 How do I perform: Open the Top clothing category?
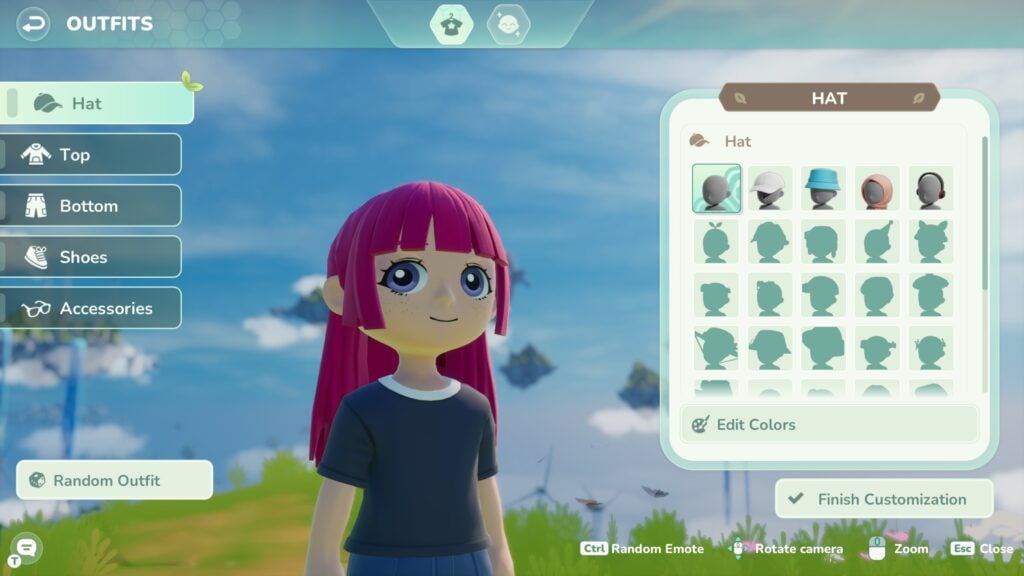(x=91, y=154)
